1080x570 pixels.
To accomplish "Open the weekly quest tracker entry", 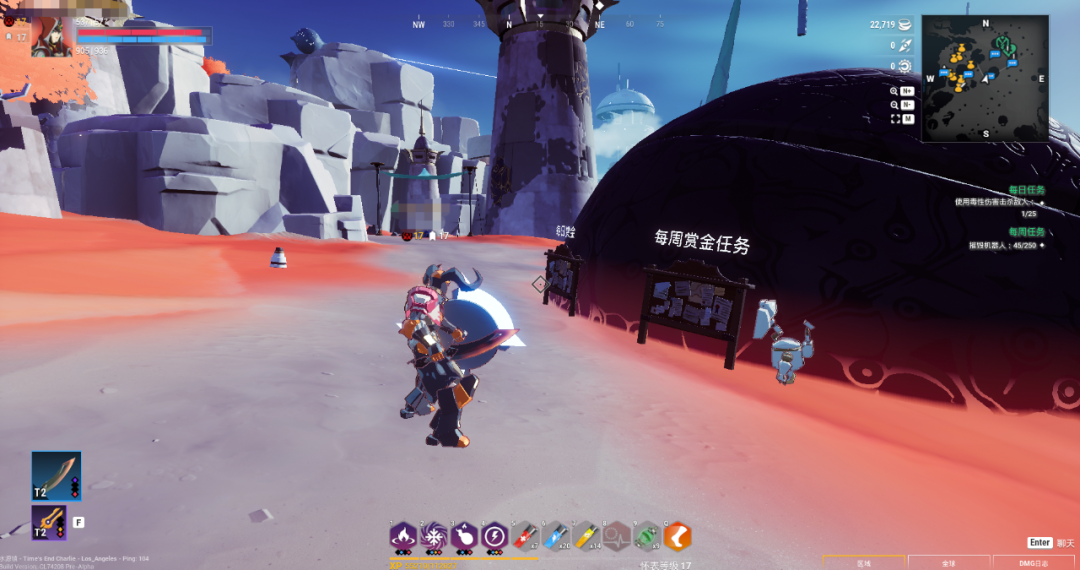I will click(x=1026, y=232).
